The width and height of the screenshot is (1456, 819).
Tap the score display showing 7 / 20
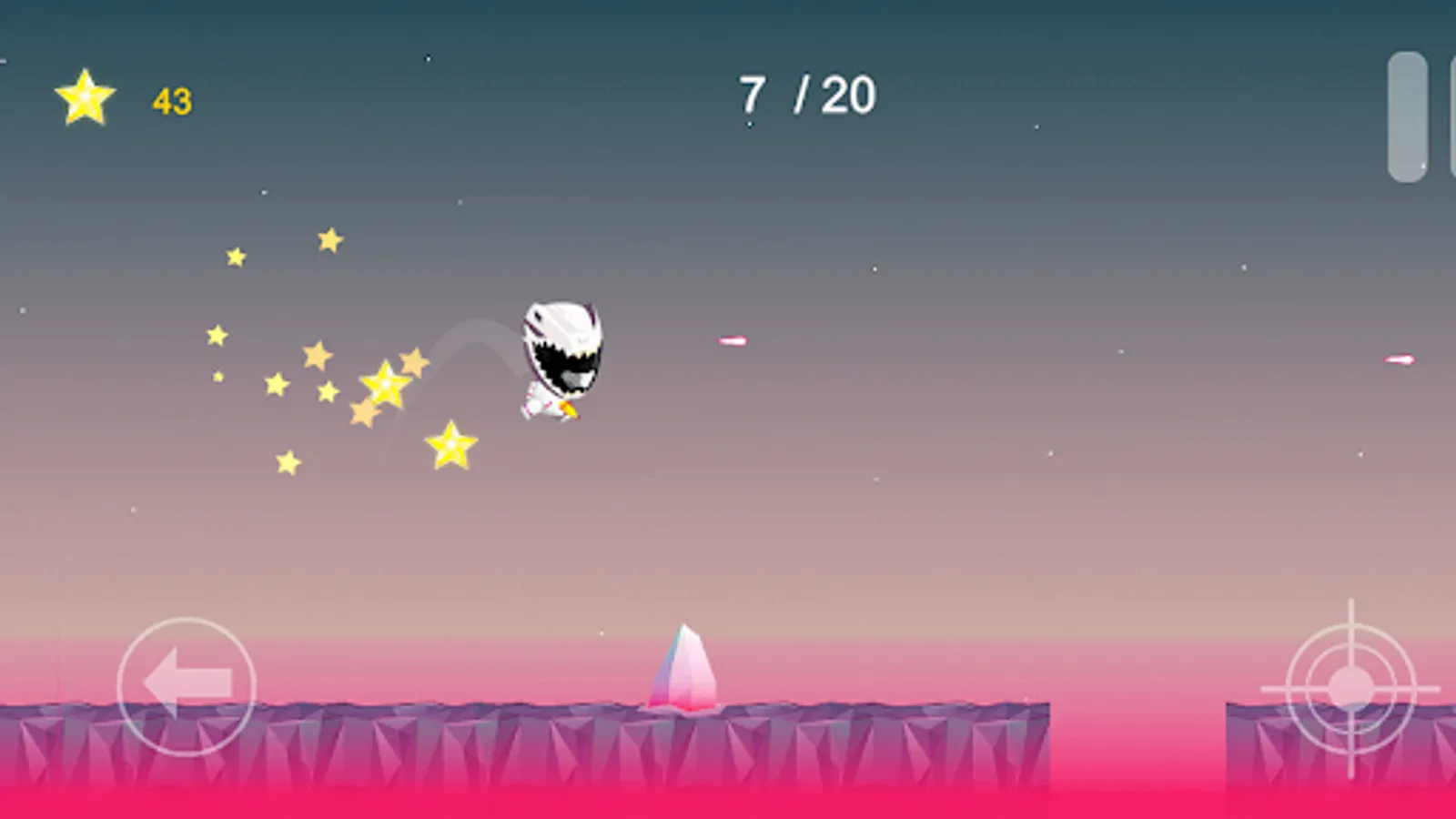(x=807, y=94)
